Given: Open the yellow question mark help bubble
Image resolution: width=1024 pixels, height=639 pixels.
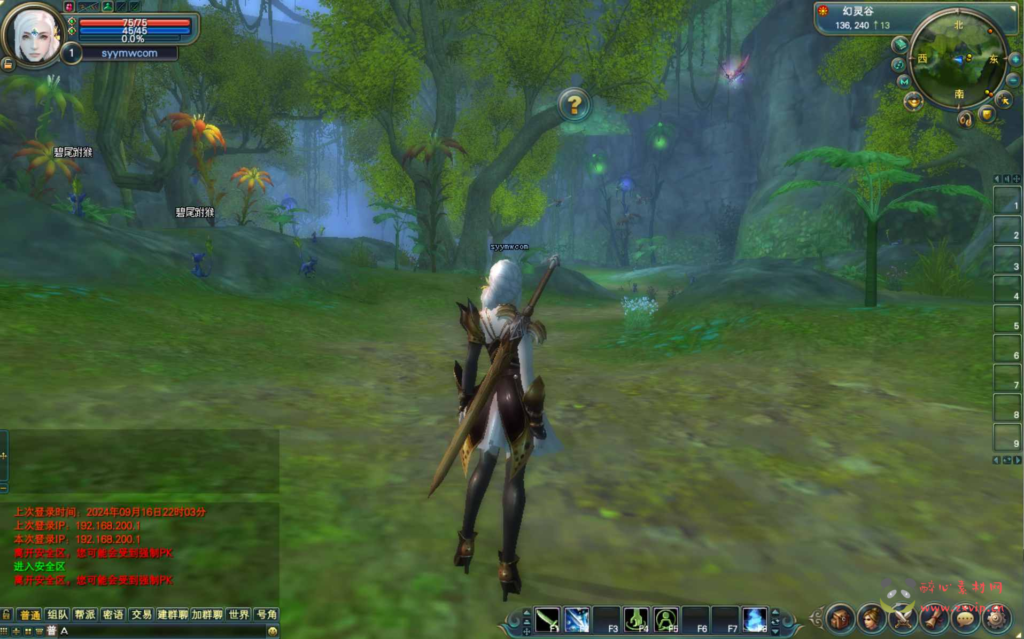Looking at the screenshot, I should (573, 104).
